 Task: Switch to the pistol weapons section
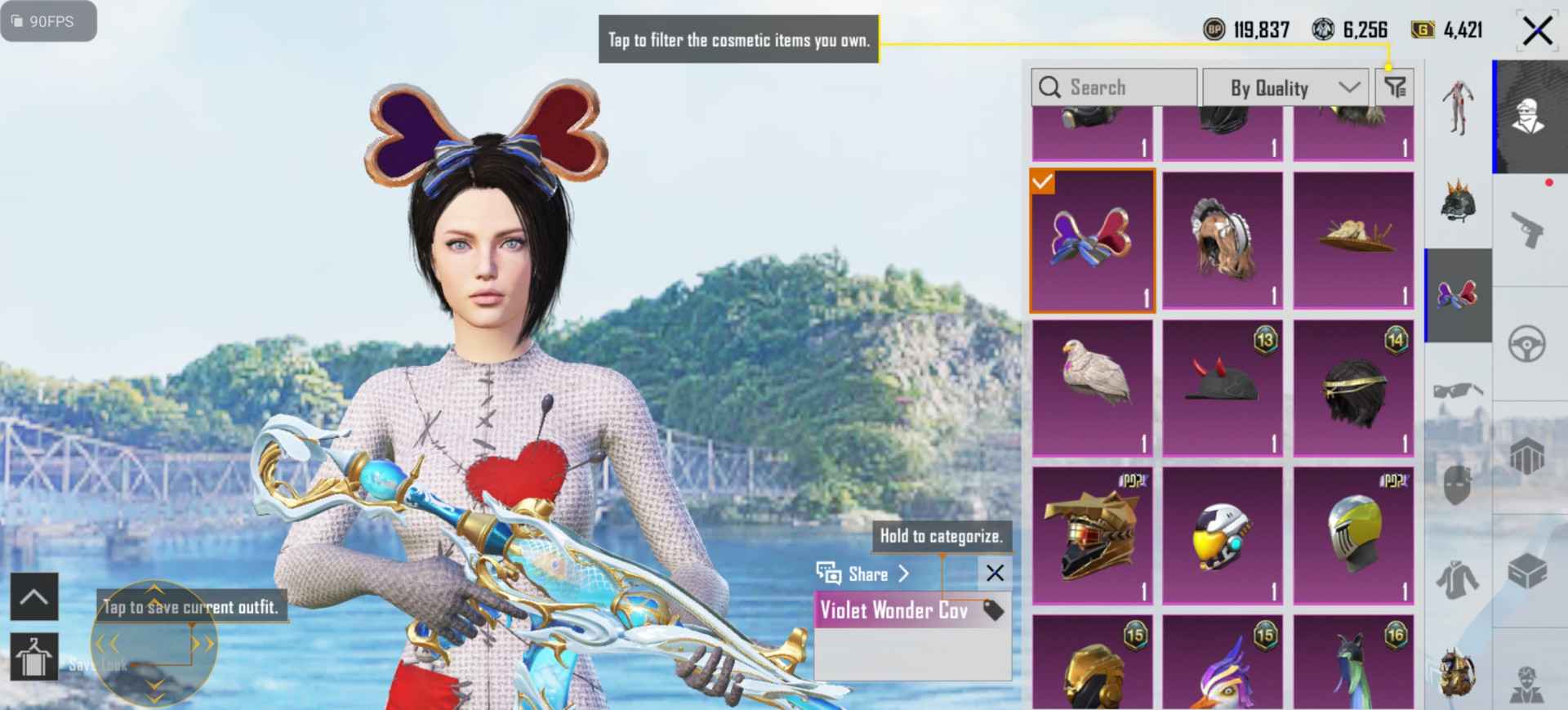[x=1527, y=231]
